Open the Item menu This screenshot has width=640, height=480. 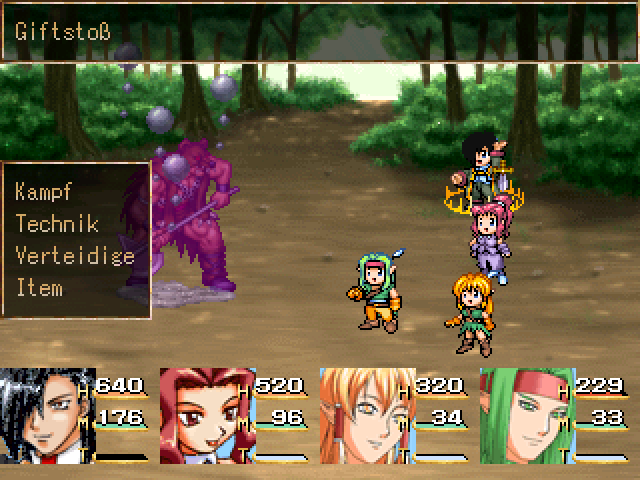coord(40,288)
